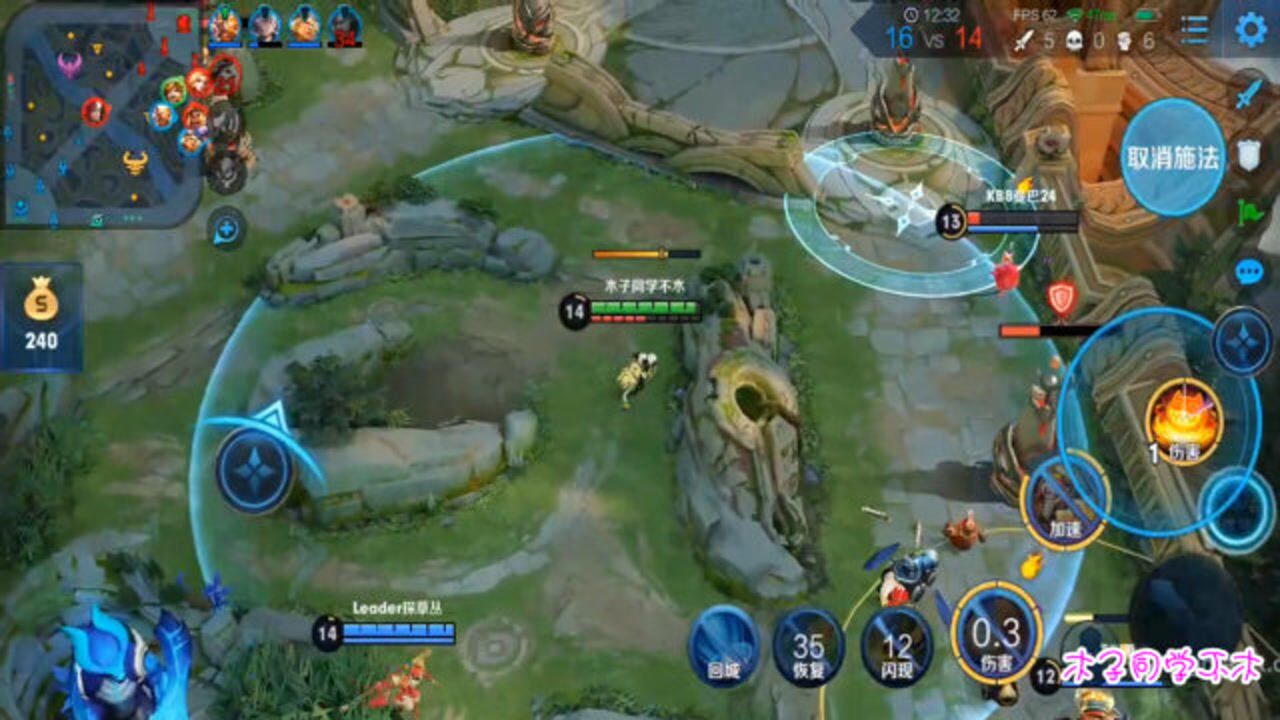Send the blue sword attack signal
This screenshot has height=720, width=1280.
pos(1248,95)
